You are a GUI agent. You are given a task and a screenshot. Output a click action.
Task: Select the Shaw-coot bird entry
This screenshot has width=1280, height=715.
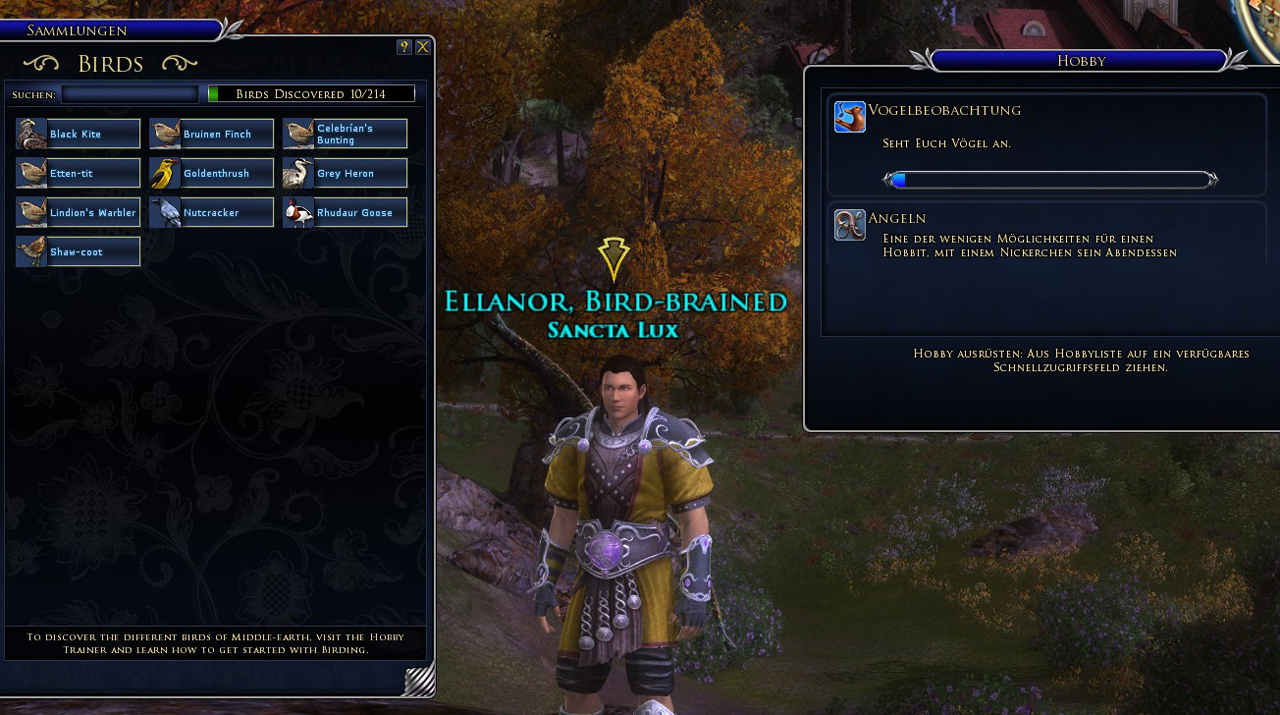[78, 252]
